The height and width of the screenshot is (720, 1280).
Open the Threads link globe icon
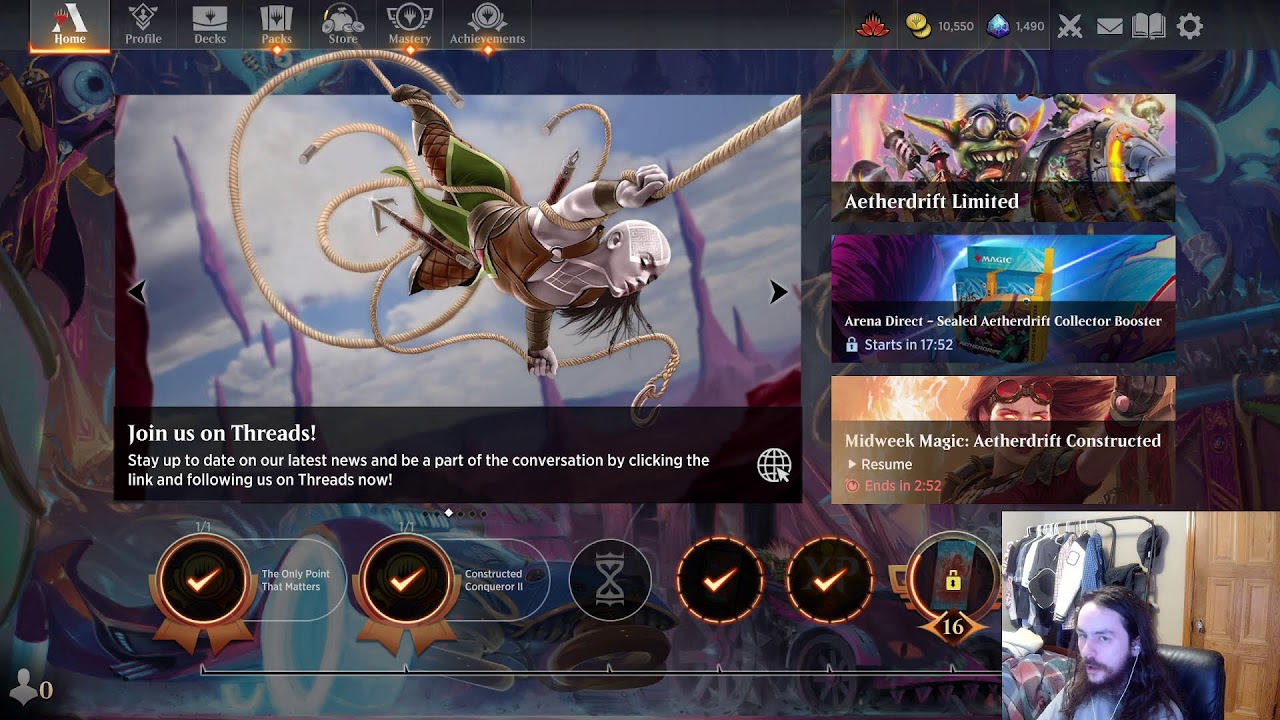(774, 465)
